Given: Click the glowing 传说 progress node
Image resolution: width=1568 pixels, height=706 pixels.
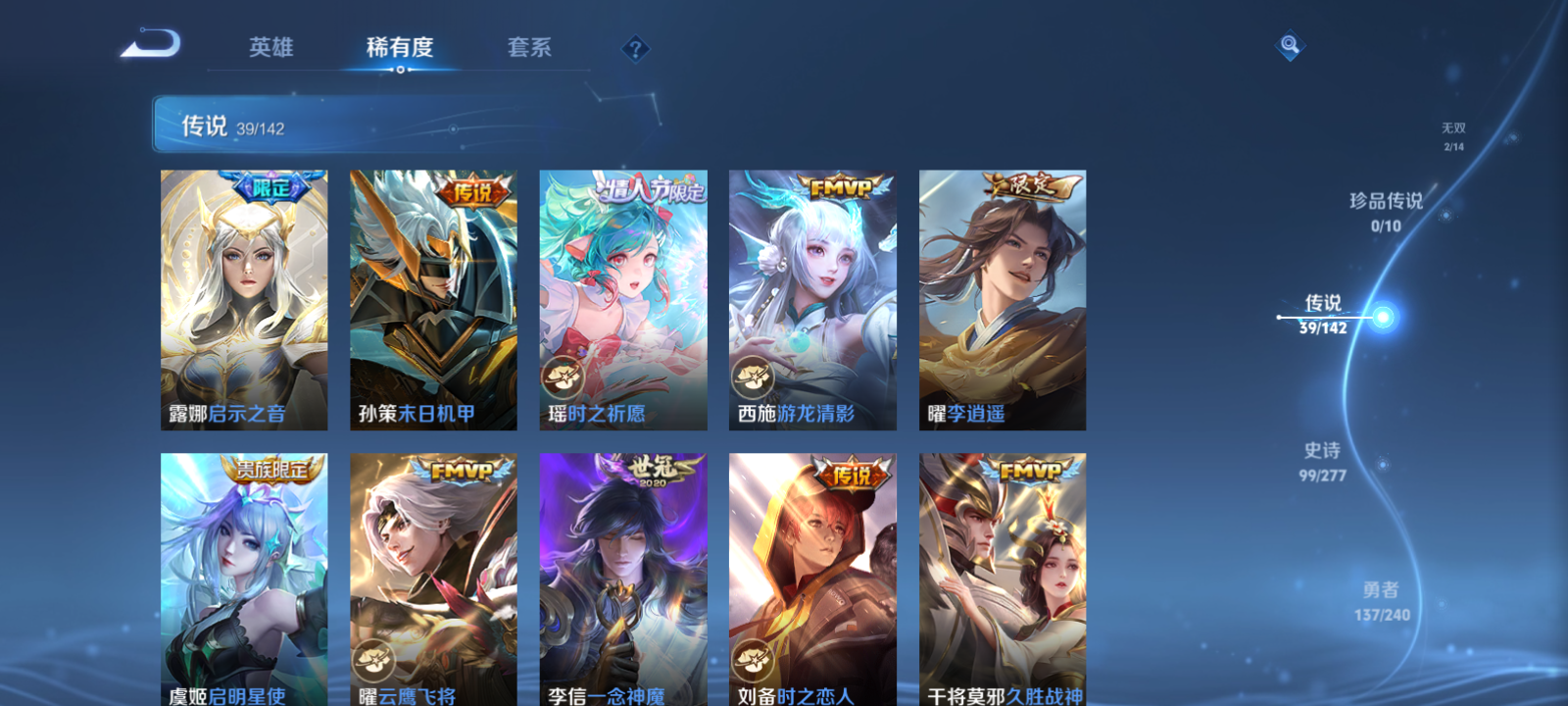Looking at the screenshot, I should 1382,316.
